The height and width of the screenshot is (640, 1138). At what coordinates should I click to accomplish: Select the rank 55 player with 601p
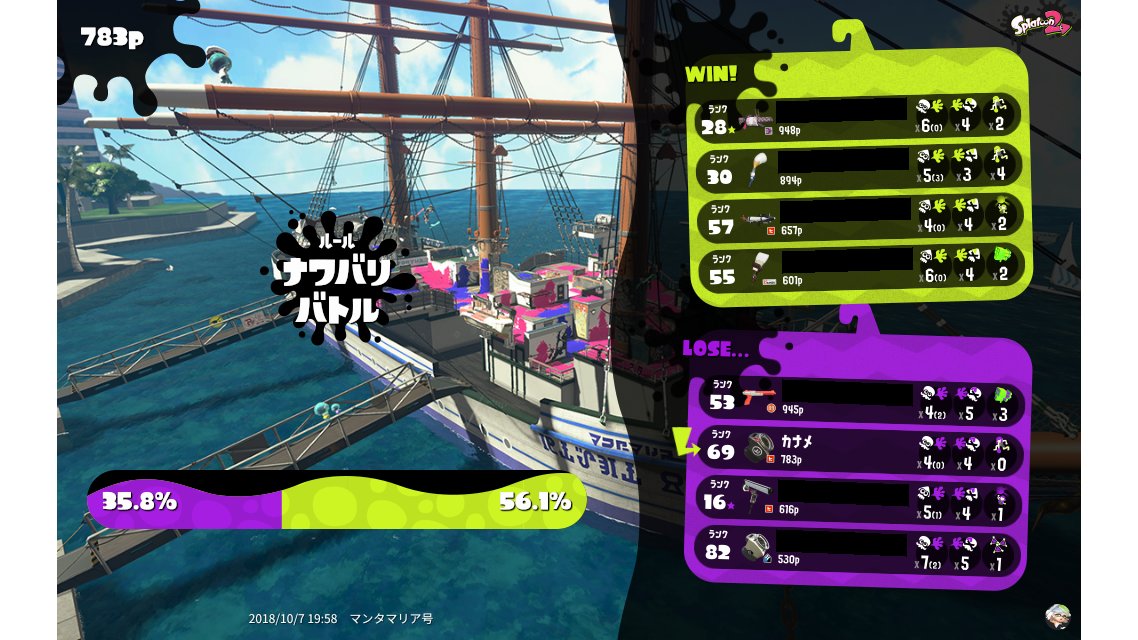pos(860,267)
